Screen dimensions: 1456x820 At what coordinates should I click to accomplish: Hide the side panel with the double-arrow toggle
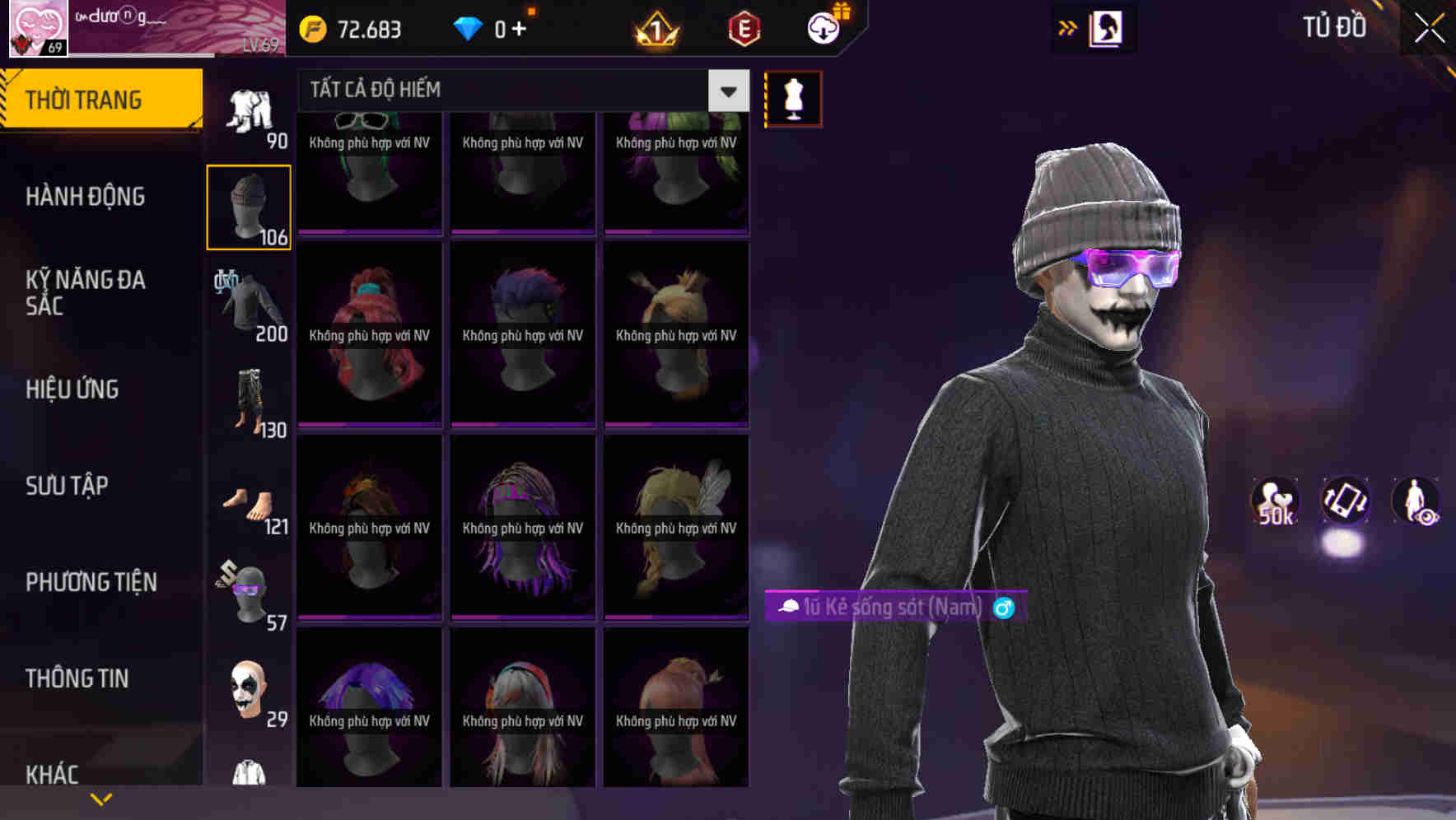pyautogui.click(x=1067, y=26)
